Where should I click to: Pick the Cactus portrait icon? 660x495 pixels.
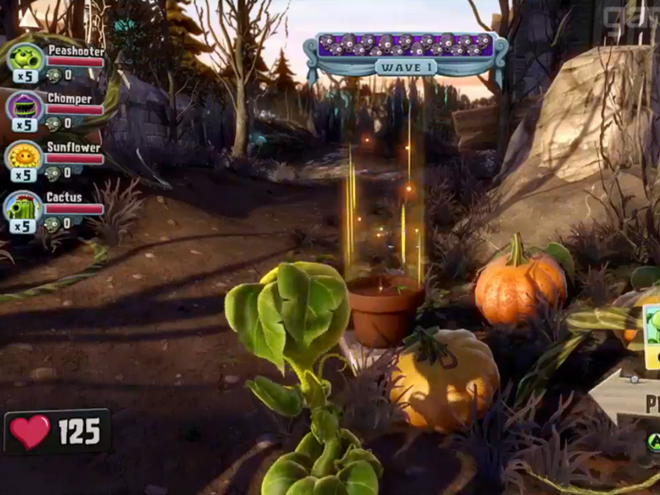click(x=24, y=207)
